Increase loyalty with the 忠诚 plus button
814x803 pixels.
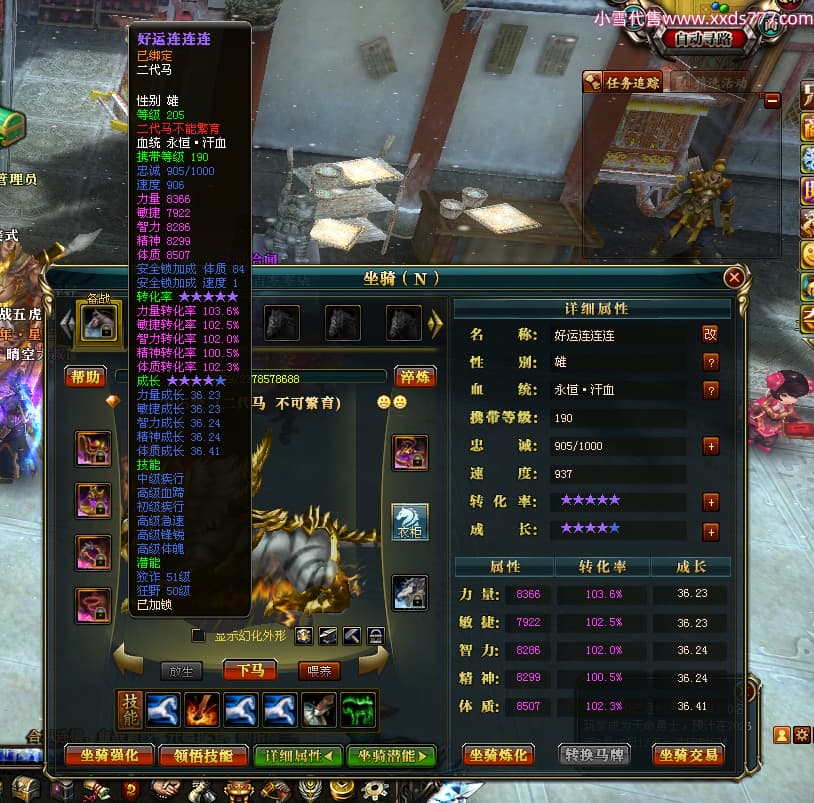coord(710,446)
